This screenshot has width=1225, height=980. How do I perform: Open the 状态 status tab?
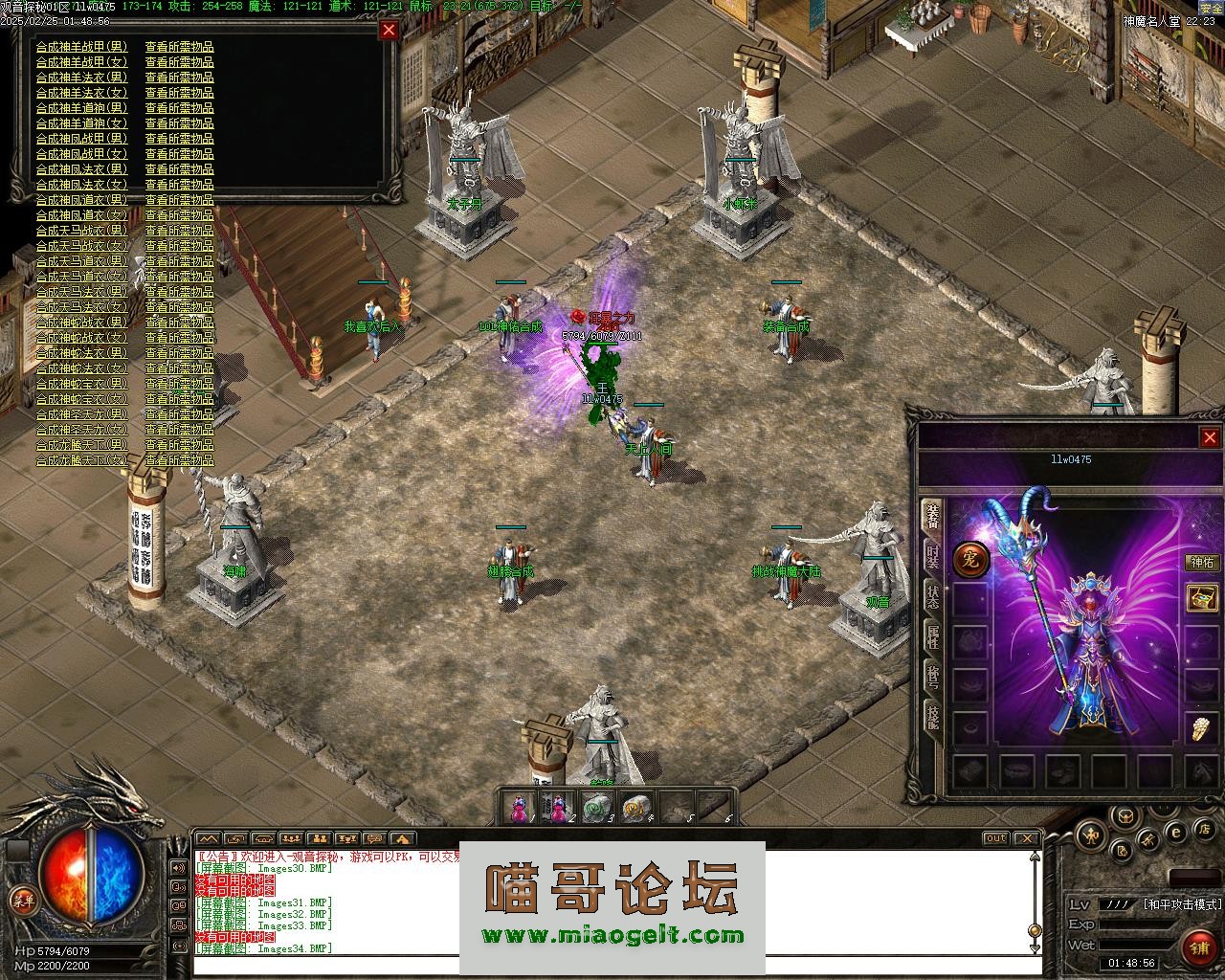[x=932, y=599]
